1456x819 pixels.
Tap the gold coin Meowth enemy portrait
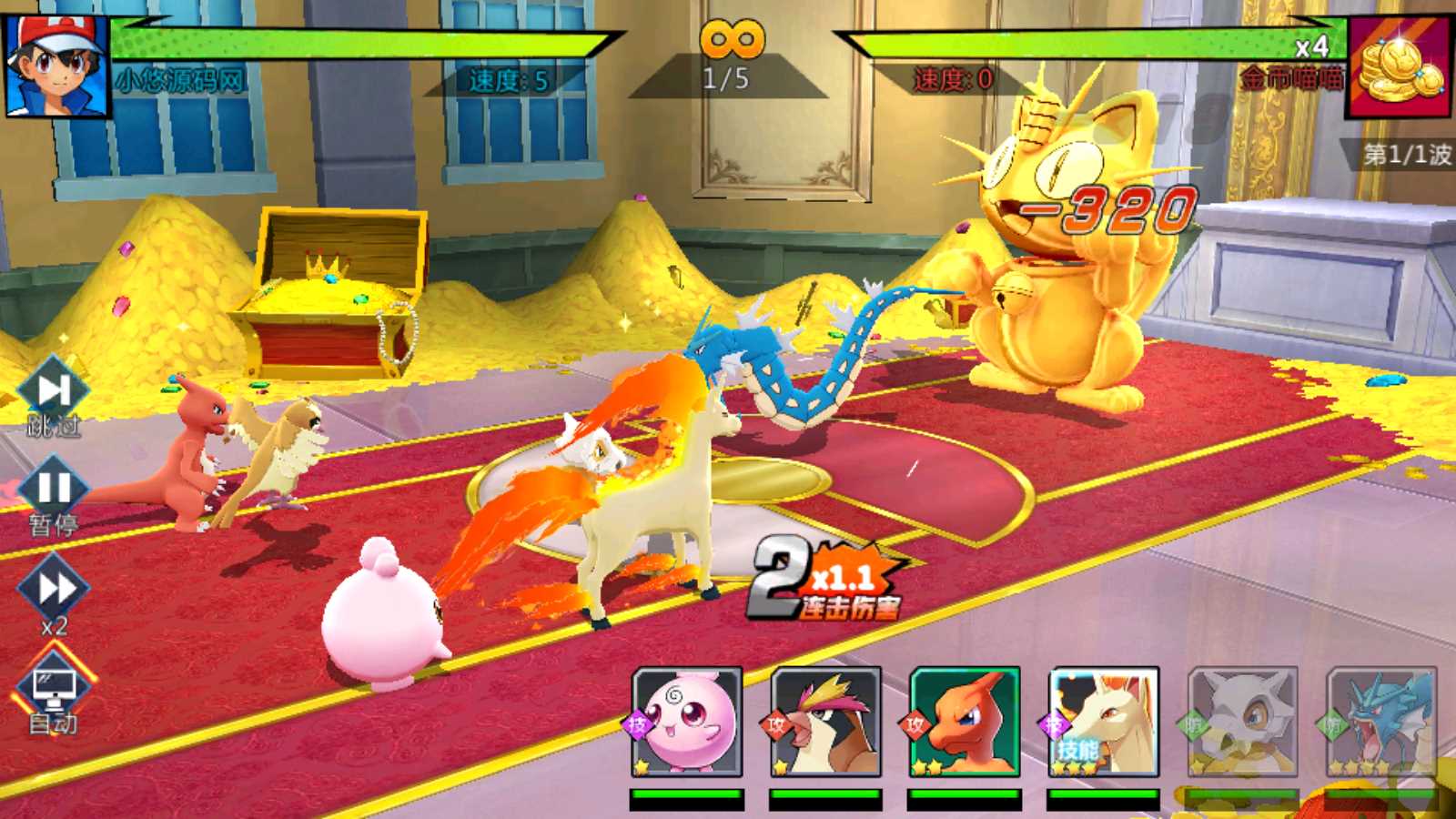click(x=1400, y=67)
